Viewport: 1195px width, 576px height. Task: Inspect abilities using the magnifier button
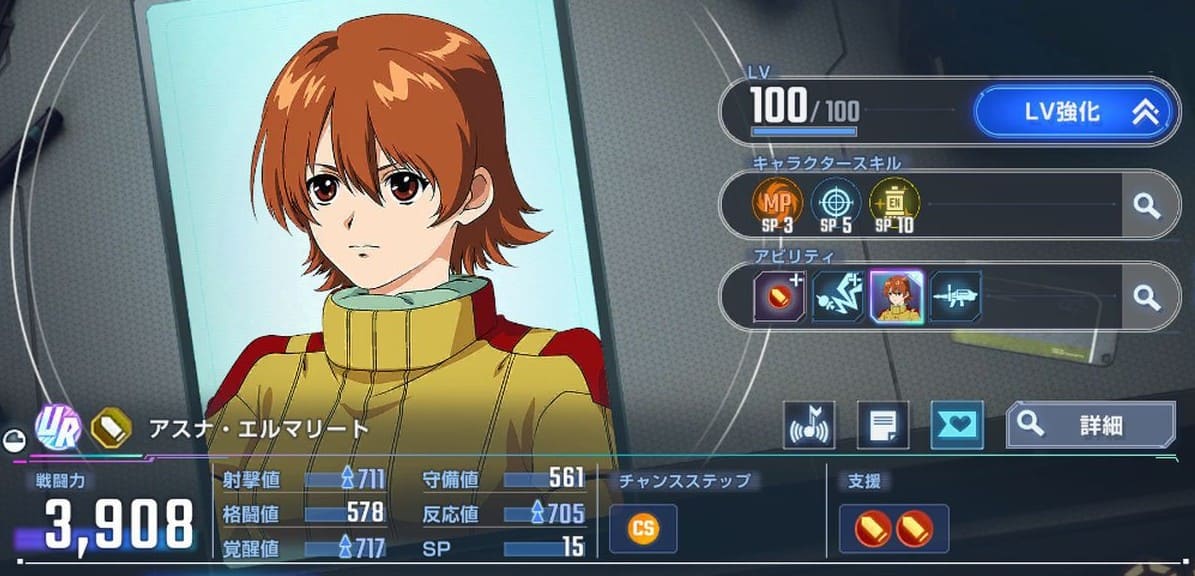click(x=1146, y=297)
